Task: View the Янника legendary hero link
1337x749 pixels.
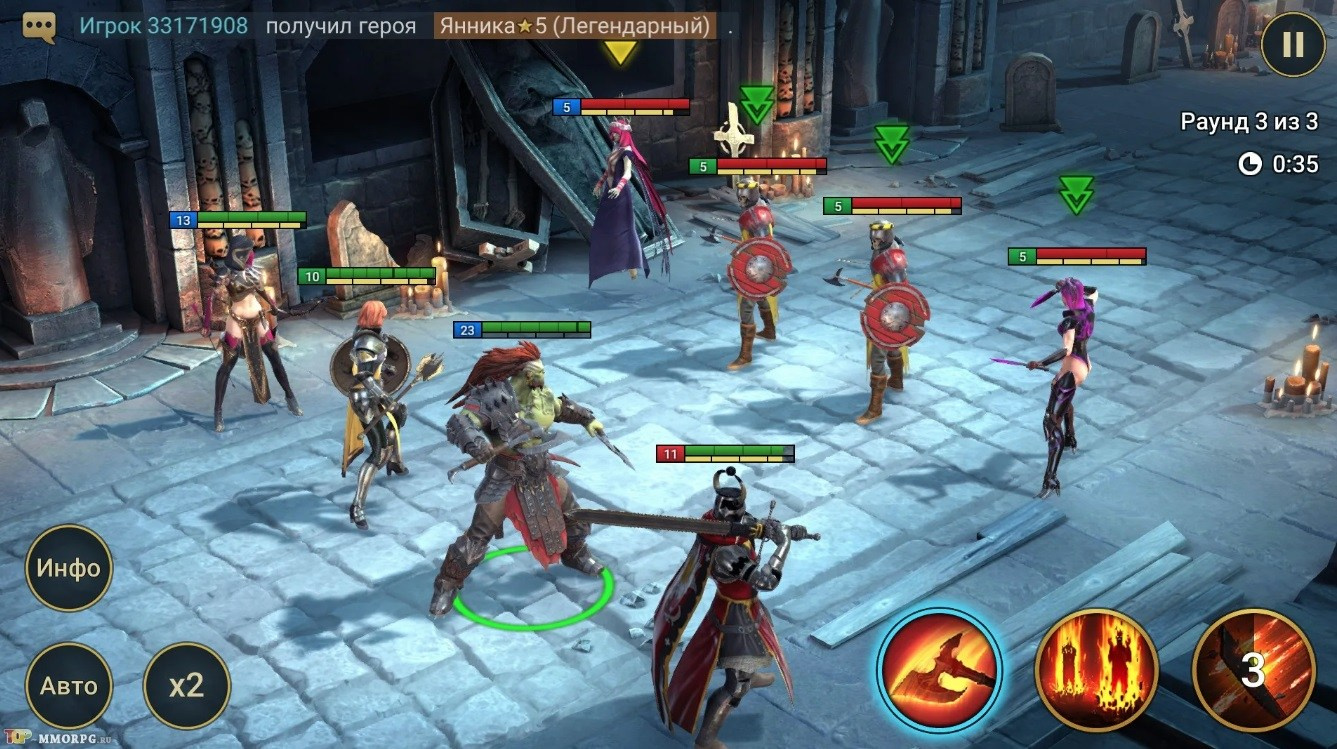Action: pos(575,26)
